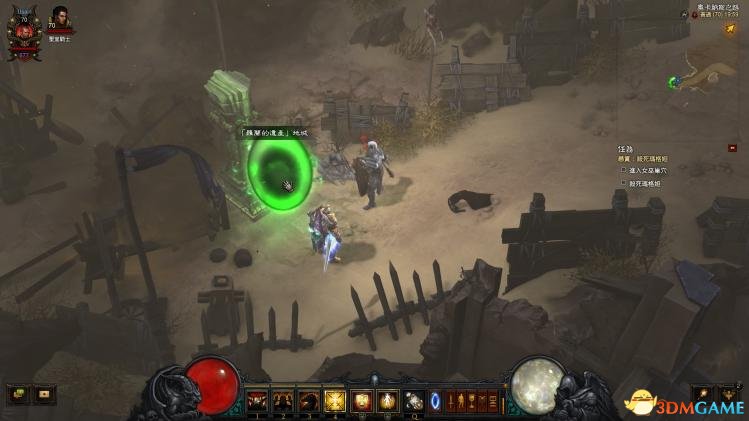Activate the first skill slot on the action bar
This screenshot has height=421, width=749.
tap(257, 400)
